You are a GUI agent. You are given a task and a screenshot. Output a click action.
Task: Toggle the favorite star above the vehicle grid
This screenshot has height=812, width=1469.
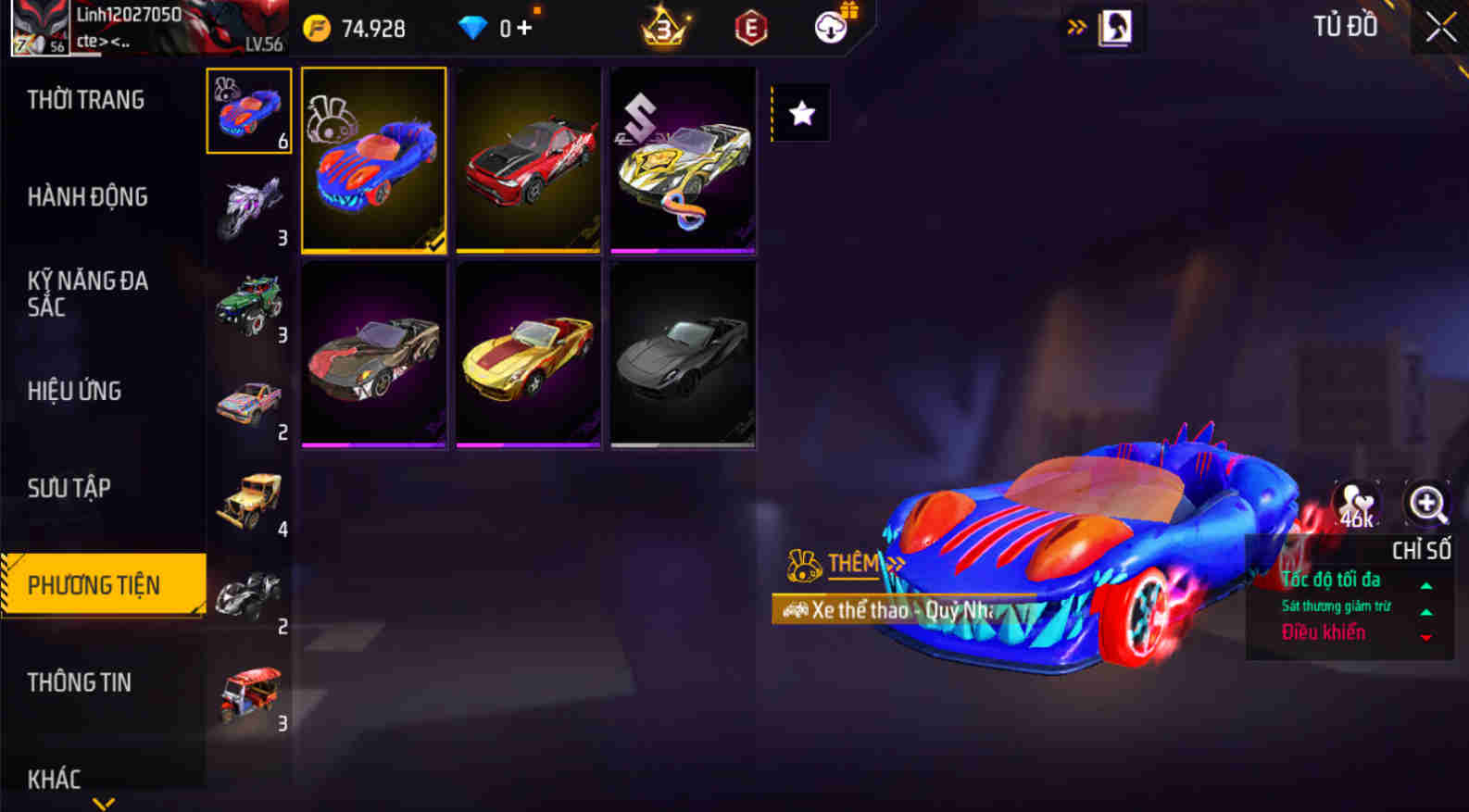coord(799,112)
